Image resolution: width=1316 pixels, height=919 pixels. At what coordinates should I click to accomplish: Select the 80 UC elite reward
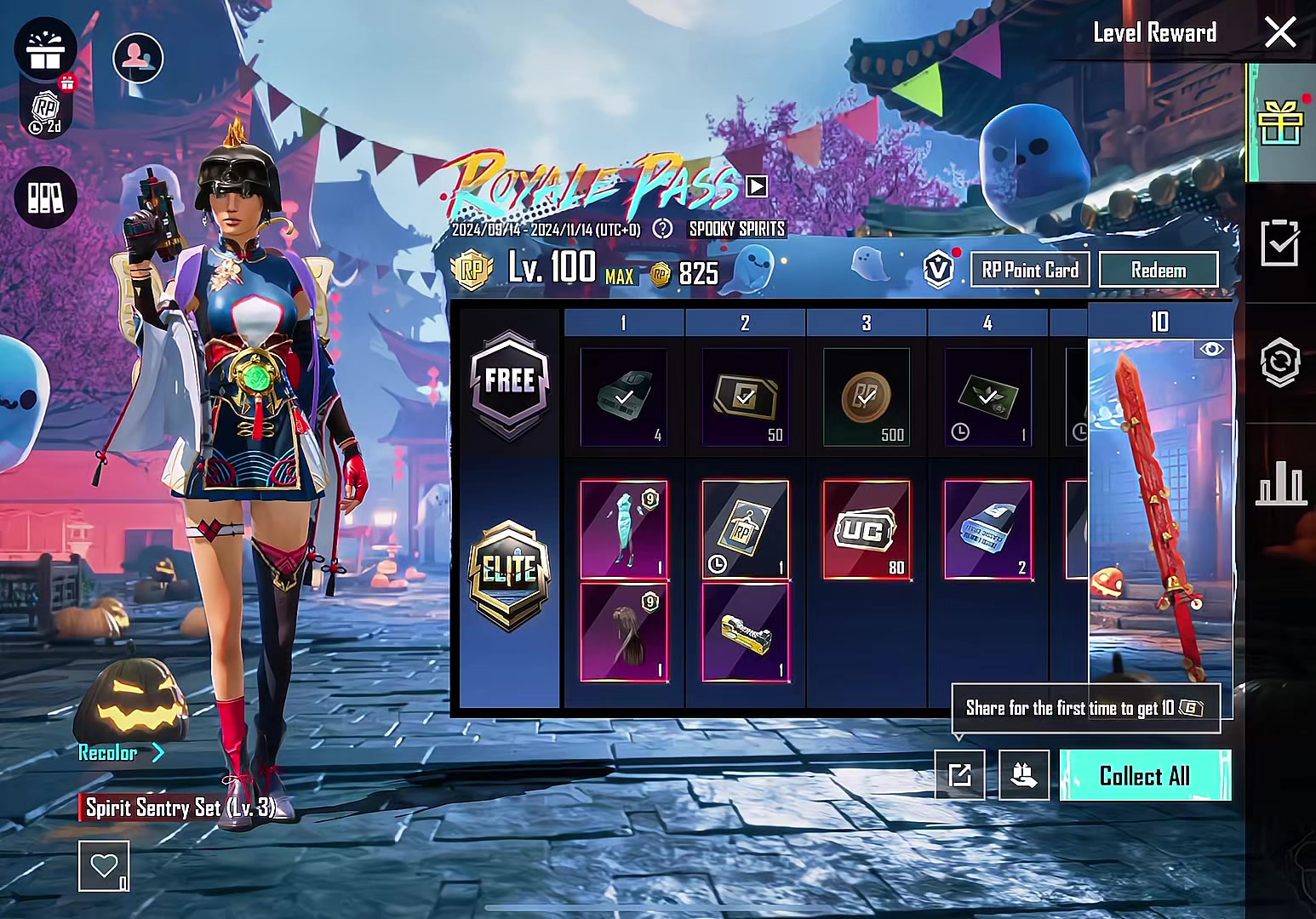[x=867, y=530]
